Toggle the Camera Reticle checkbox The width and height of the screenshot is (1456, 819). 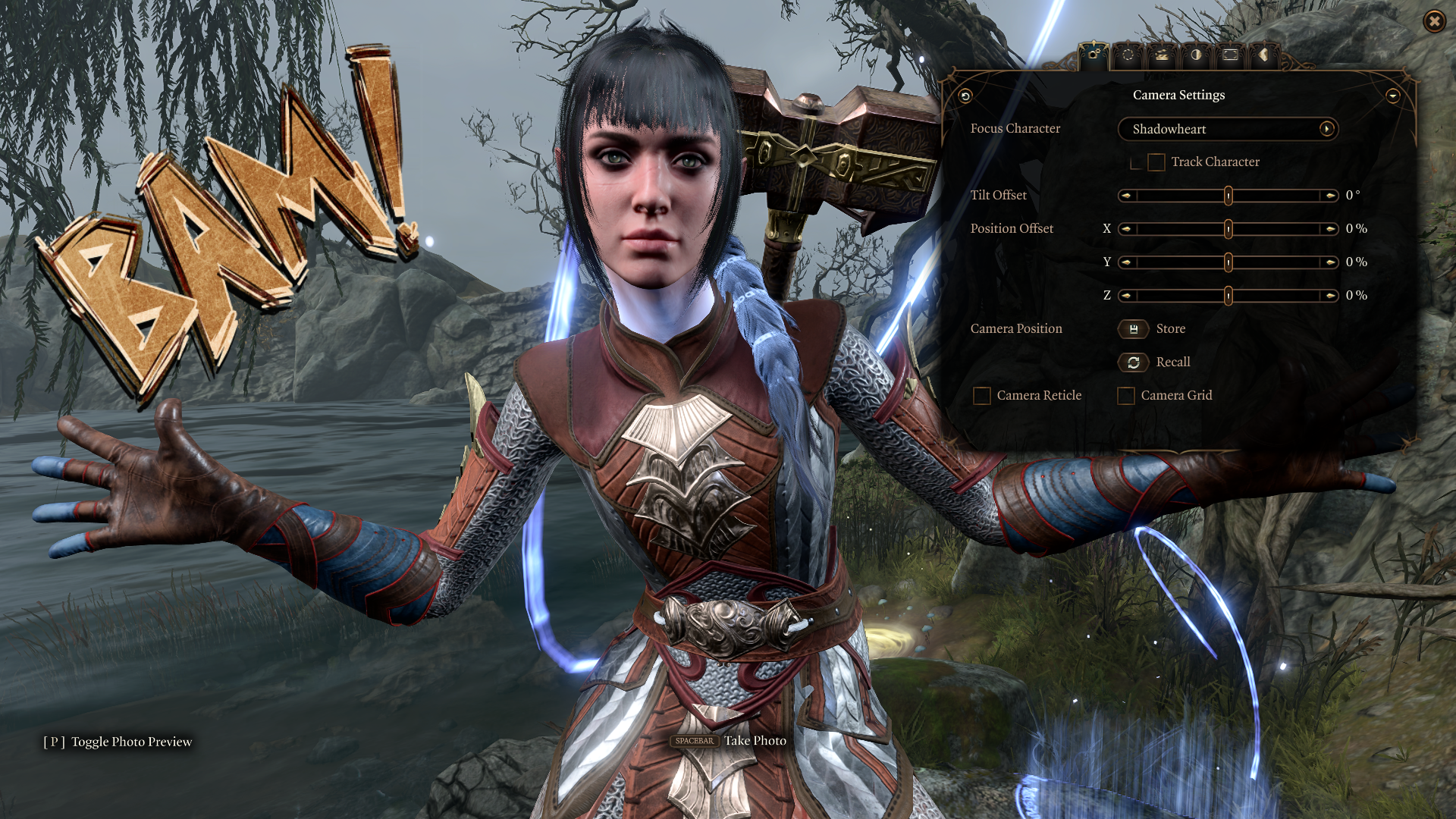point(982,396)
